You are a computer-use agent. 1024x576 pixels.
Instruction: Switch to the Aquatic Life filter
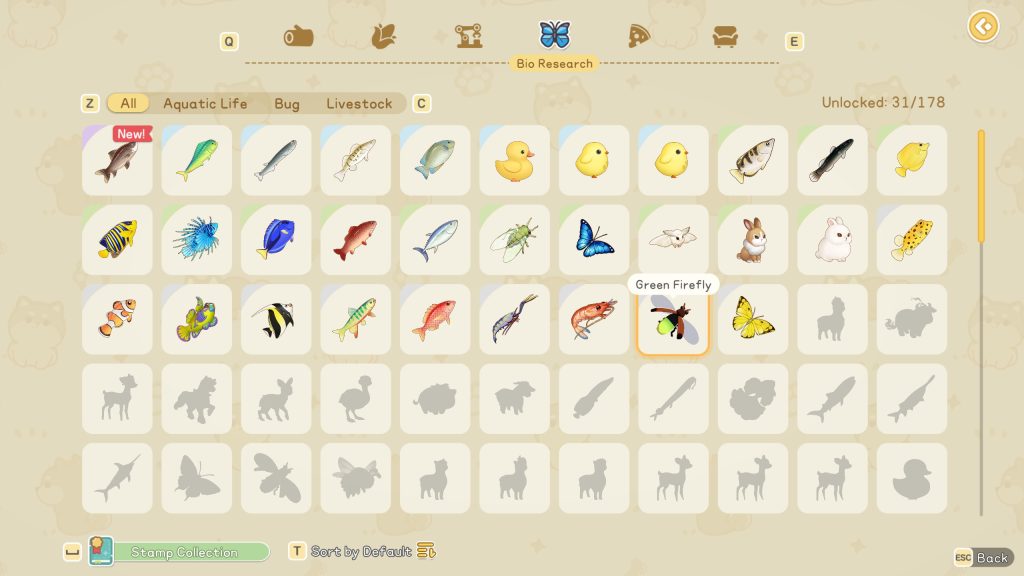coord(205,104)
